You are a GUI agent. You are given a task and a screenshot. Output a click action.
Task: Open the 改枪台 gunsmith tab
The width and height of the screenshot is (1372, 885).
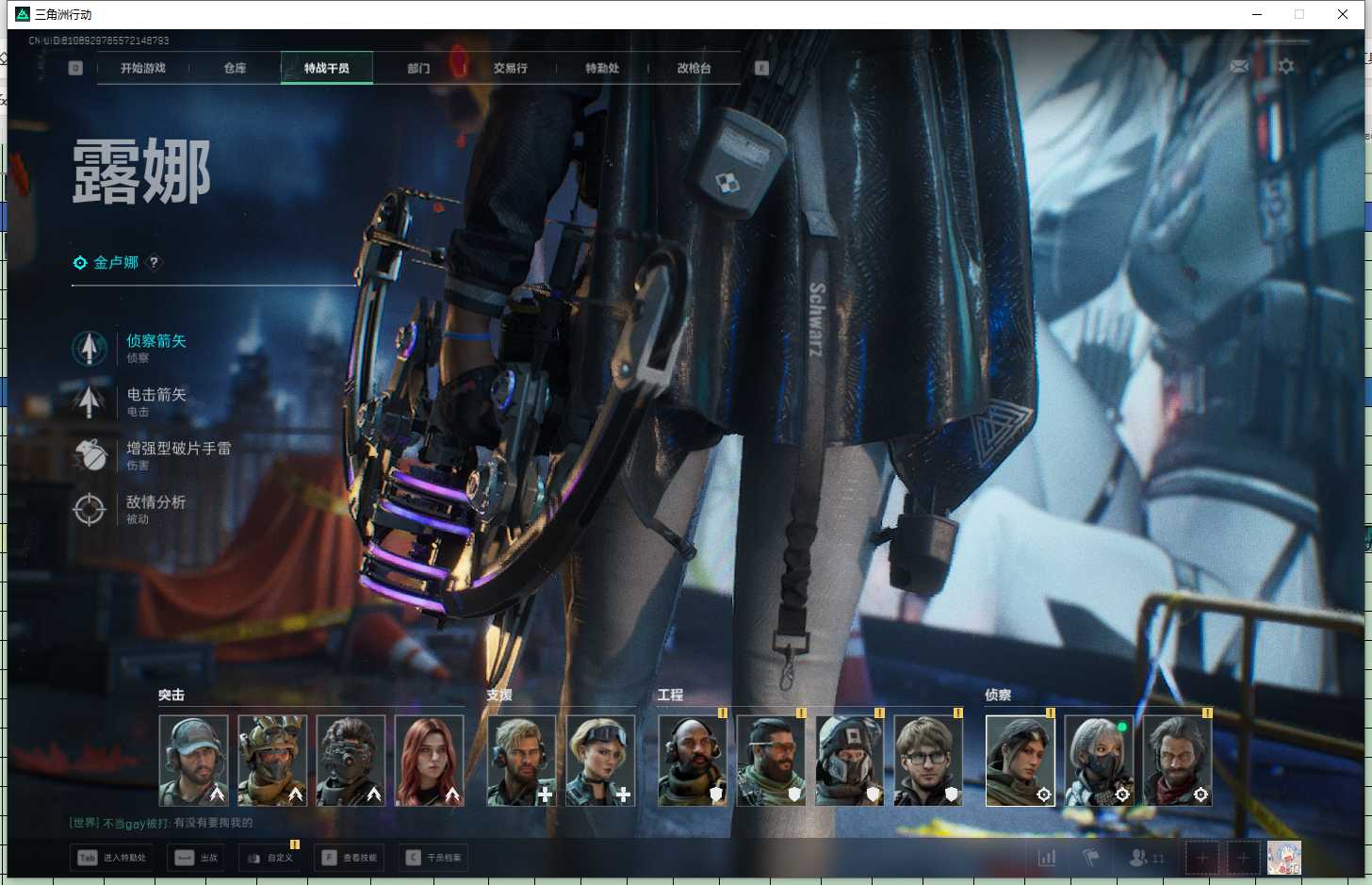tap(694, 68)
